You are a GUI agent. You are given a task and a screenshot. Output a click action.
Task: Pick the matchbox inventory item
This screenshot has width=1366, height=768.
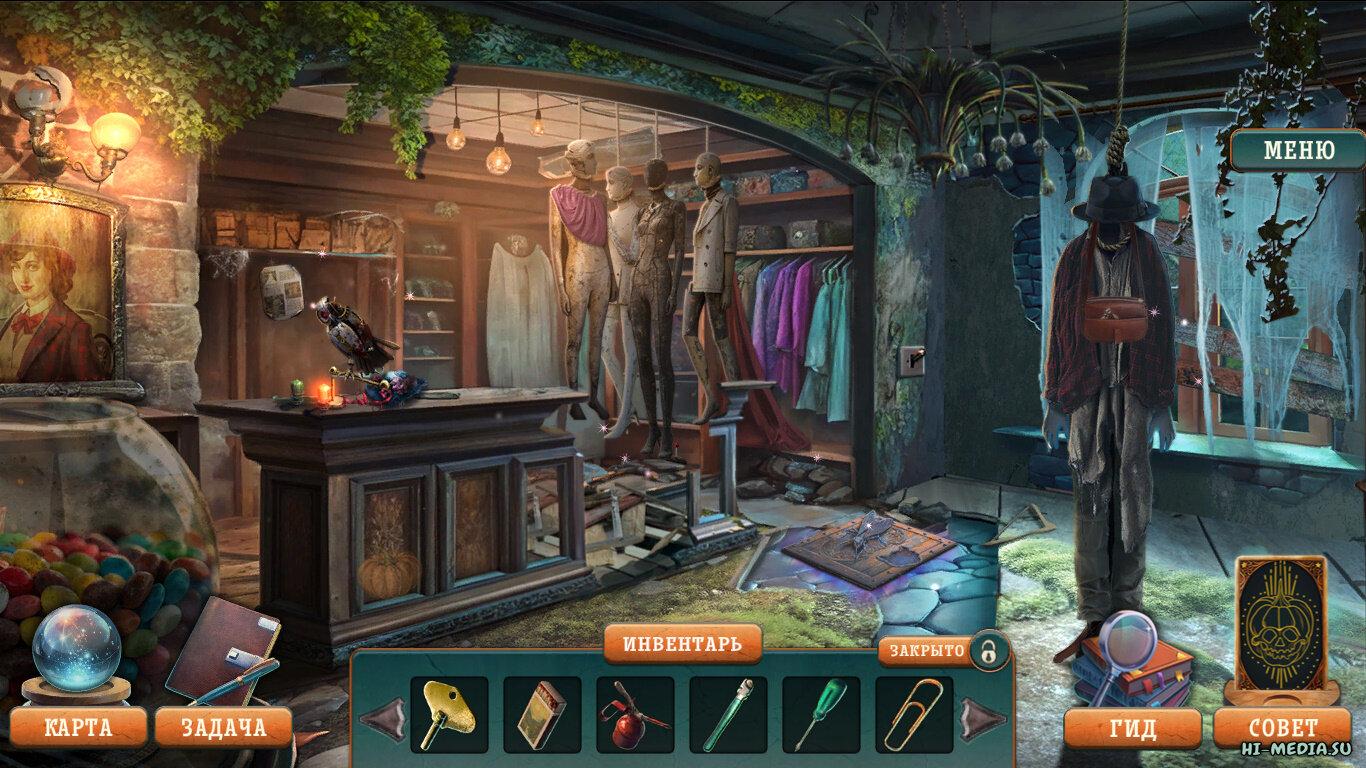[541, 714]
